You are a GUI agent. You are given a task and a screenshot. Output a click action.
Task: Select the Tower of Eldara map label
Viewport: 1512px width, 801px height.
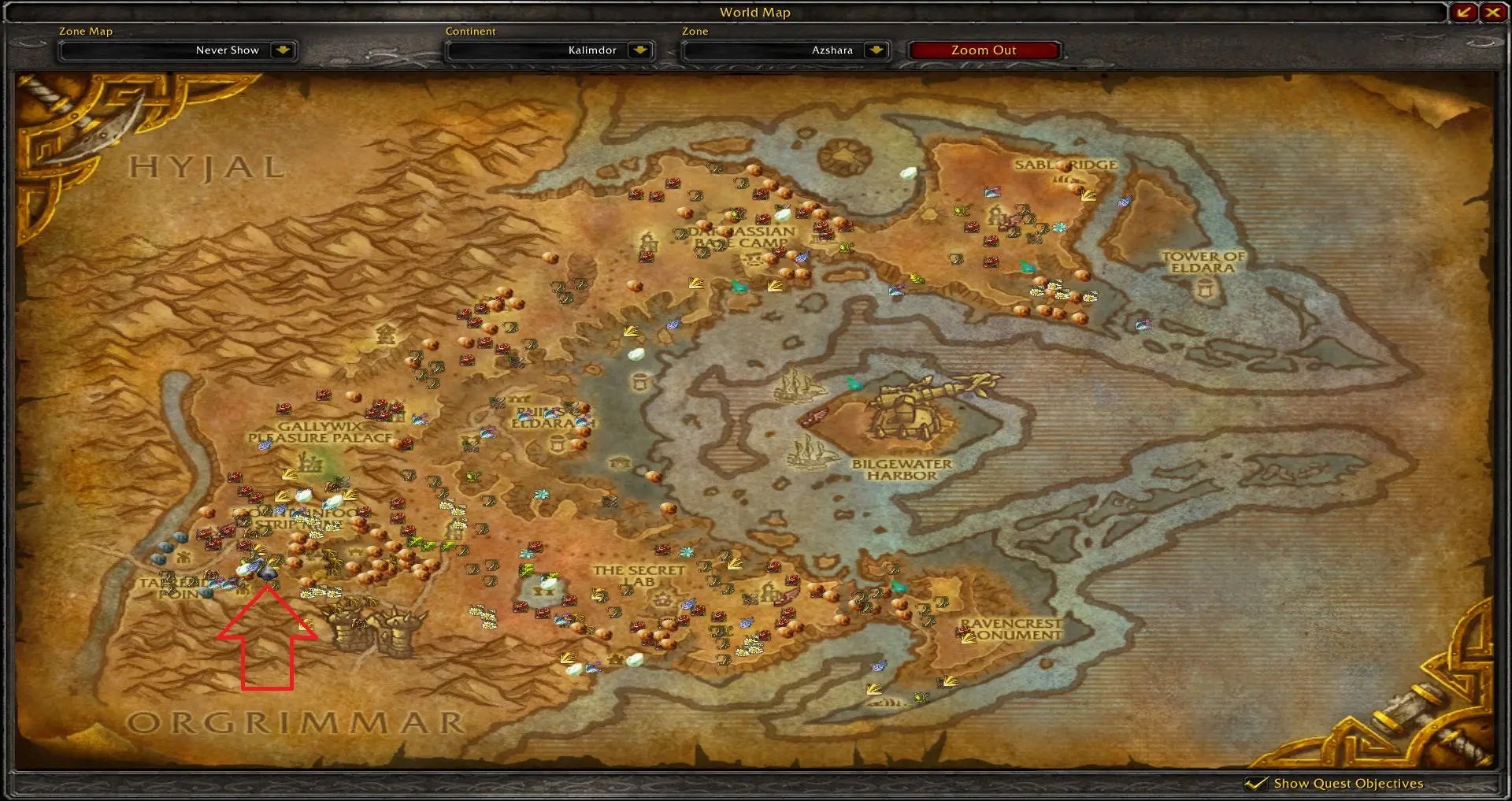pyautogui.click(x=1203, y=262)
